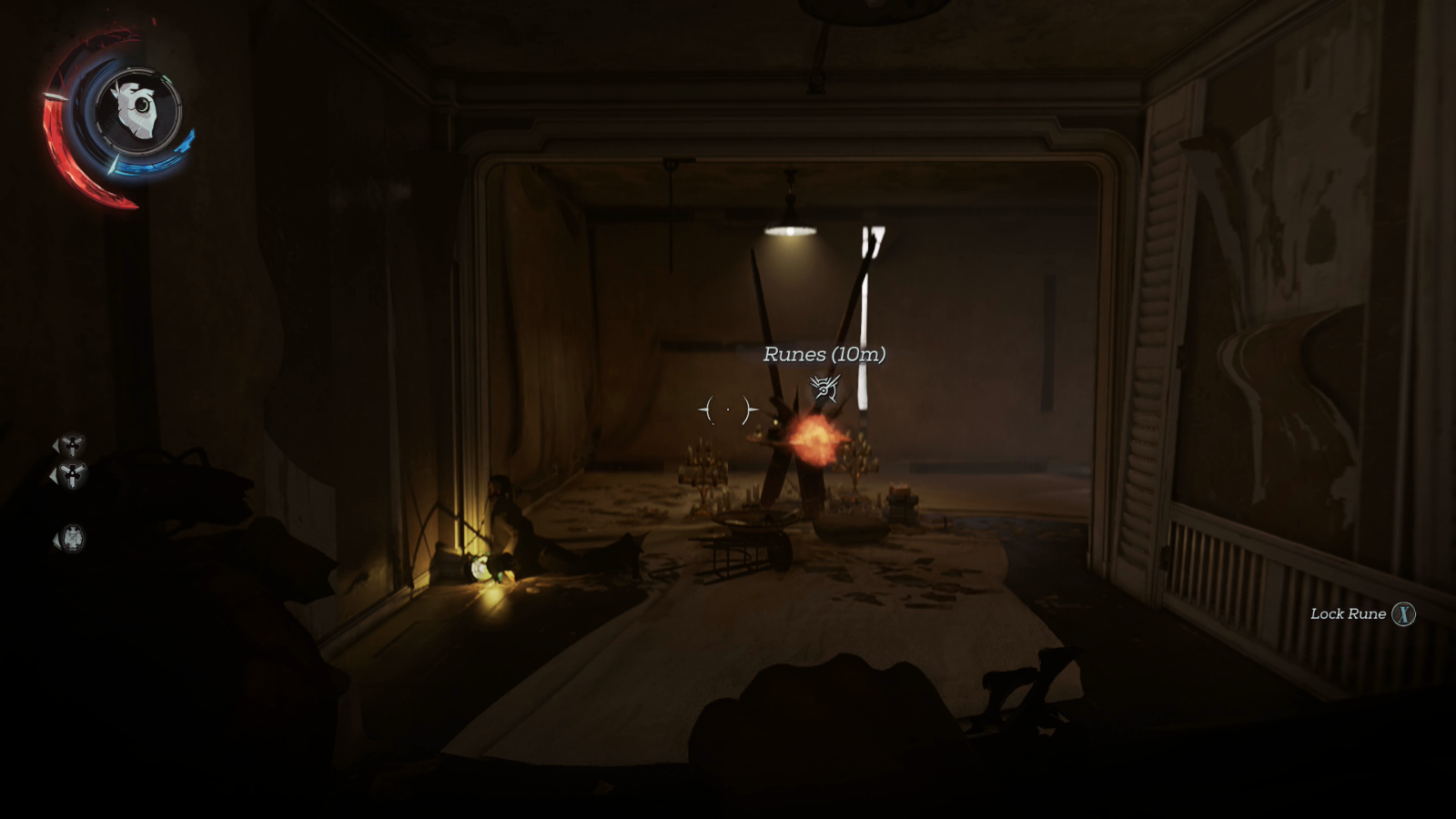Click the Outsider mark below Runes text
The height and width of the screenshot is (819, 1456).
pos(824,387)
